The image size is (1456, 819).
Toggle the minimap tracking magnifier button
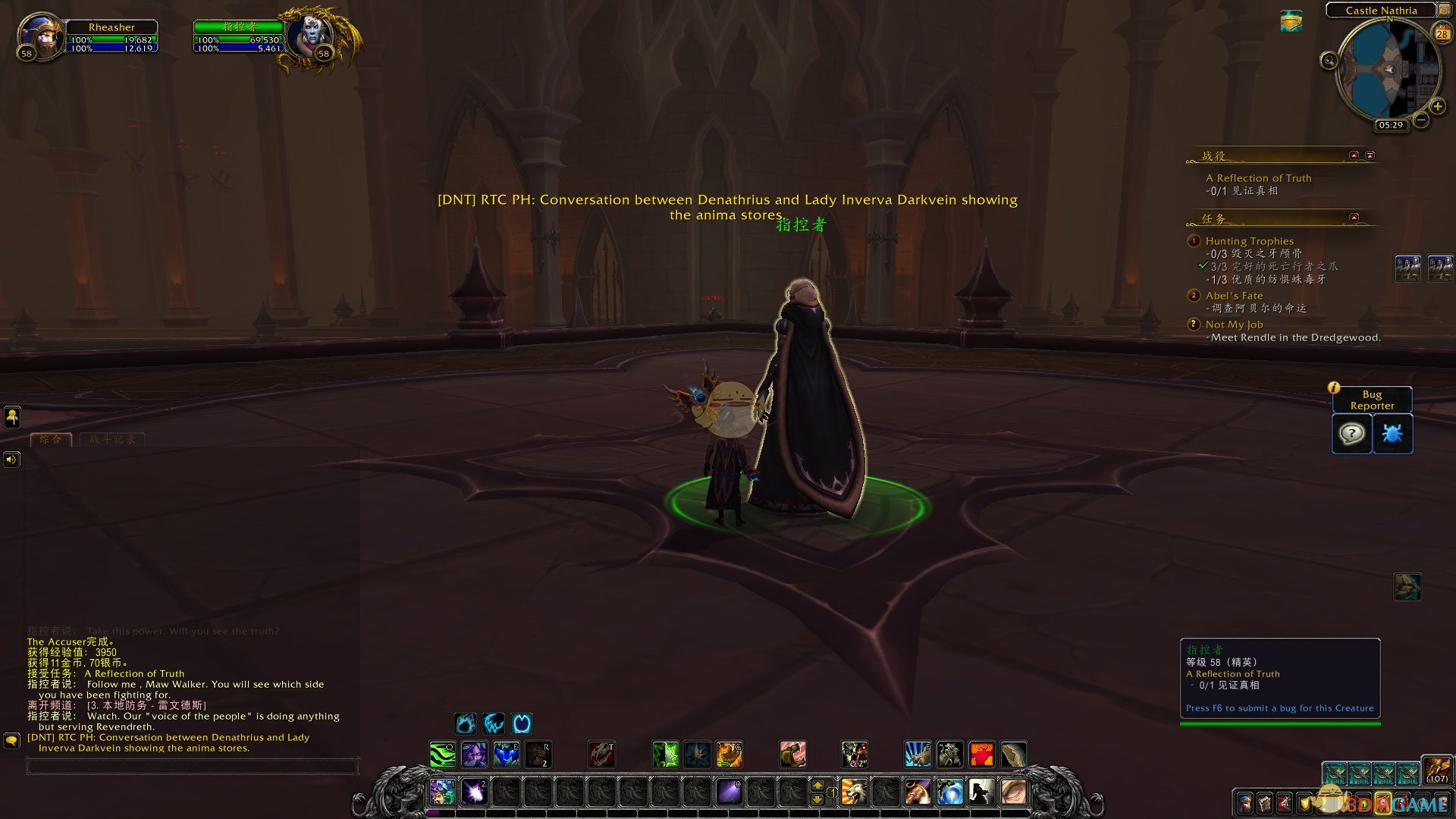pyautogui.click(x=1329, y=61)
